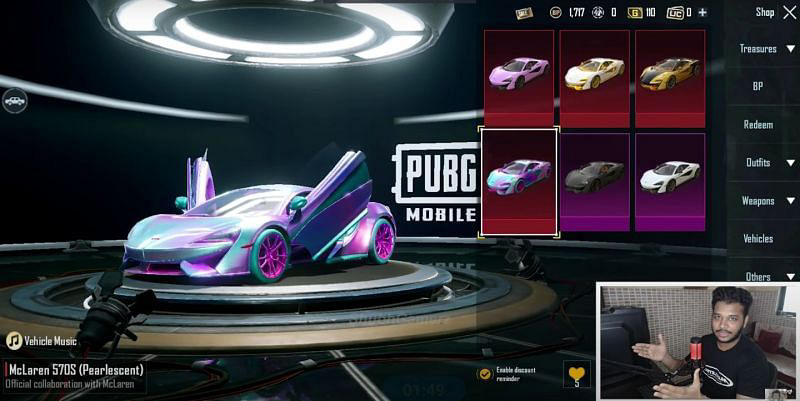
Task: Expand the Weapons category
Action: coord(766,200)
